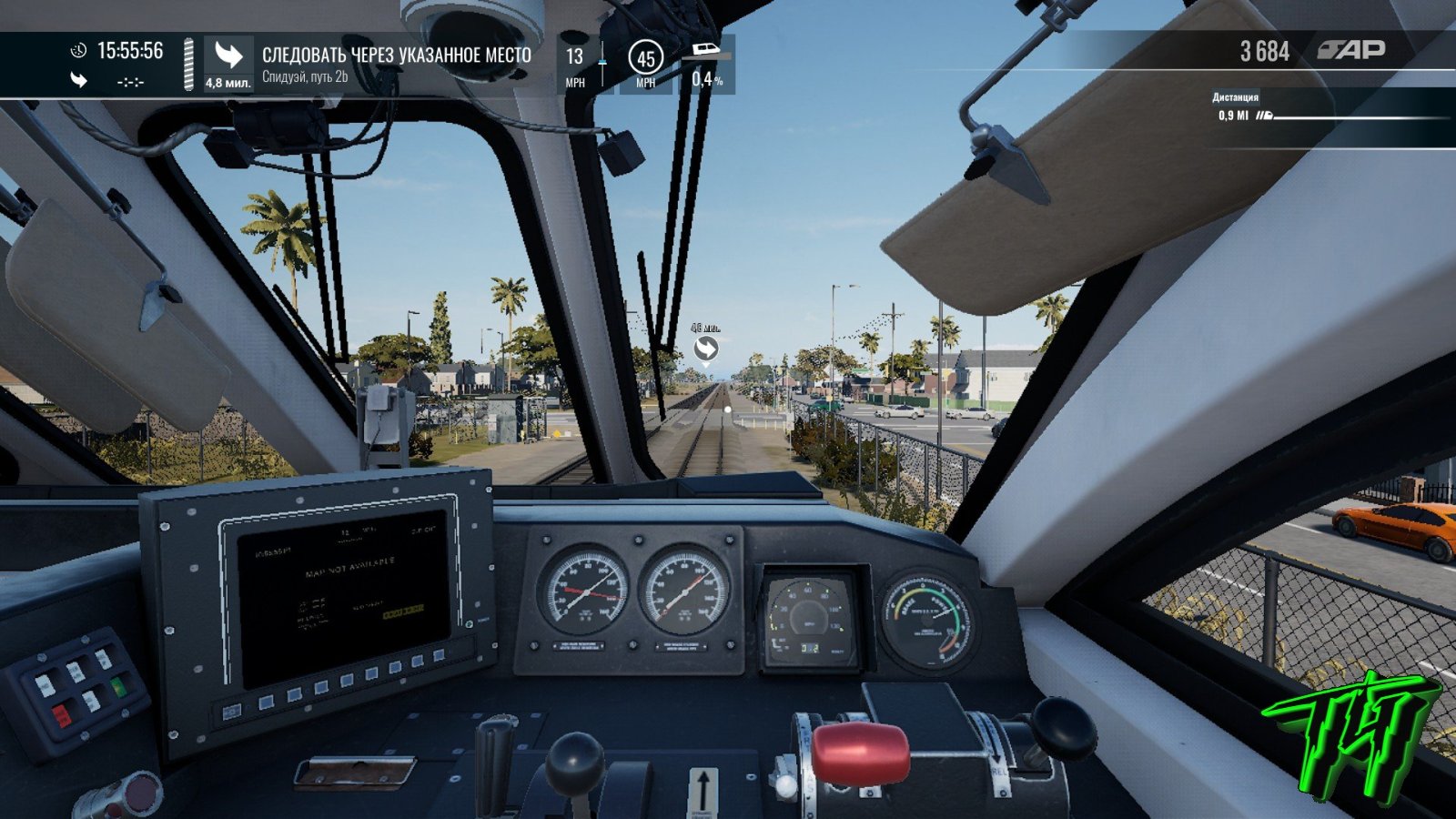Select the waypoint marker floating above the track

pos(705,349)
